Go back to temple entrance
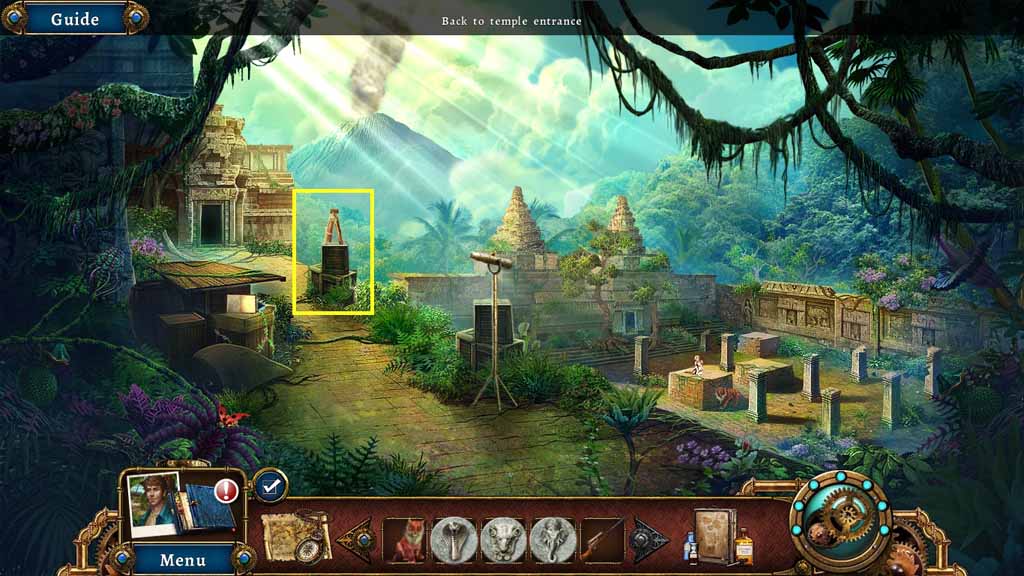1024x576 pixels. (511, 21)
